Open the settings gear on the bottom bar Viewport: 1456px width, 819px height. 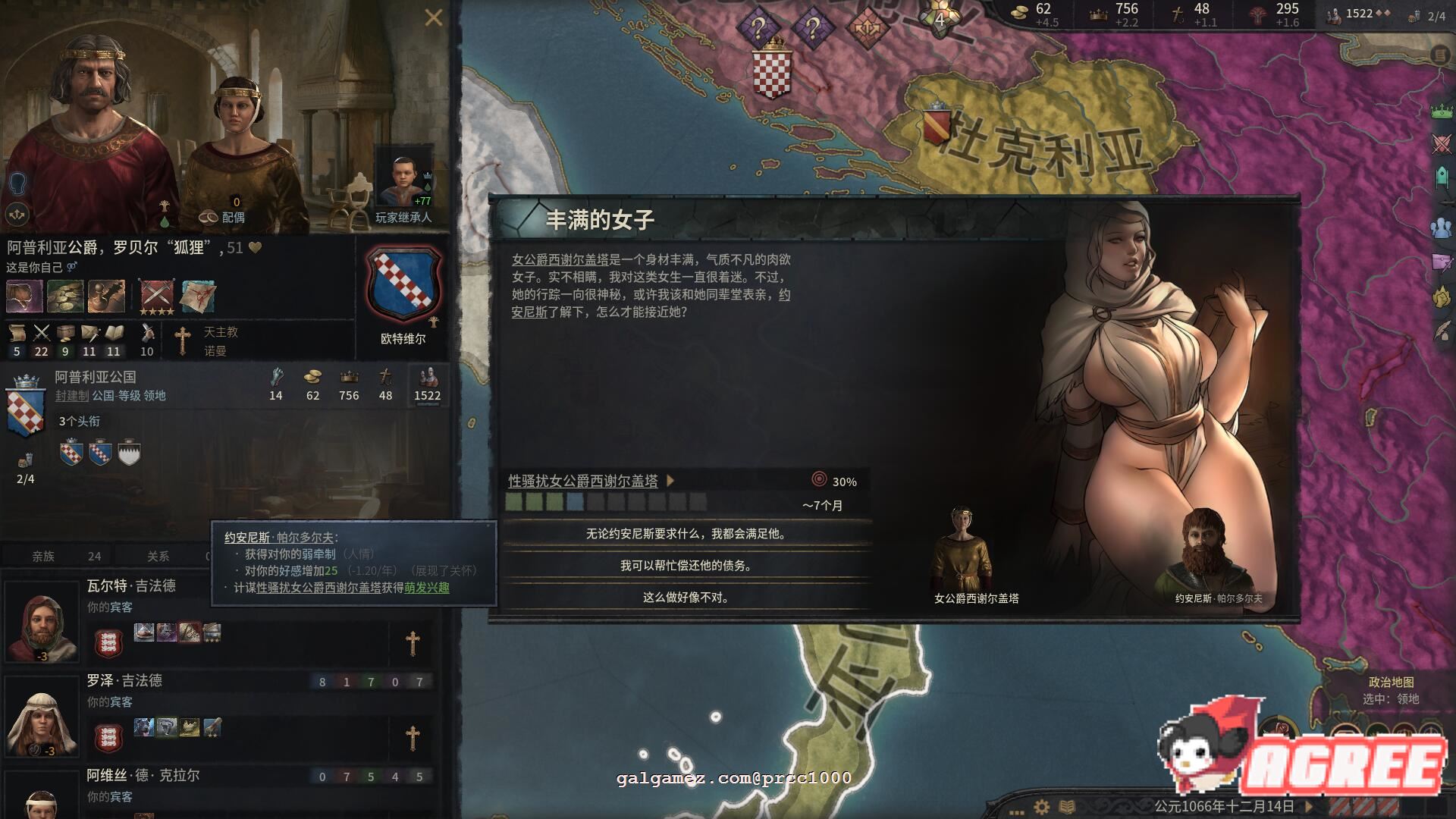pyautogui.click(x=1042, y=805)
